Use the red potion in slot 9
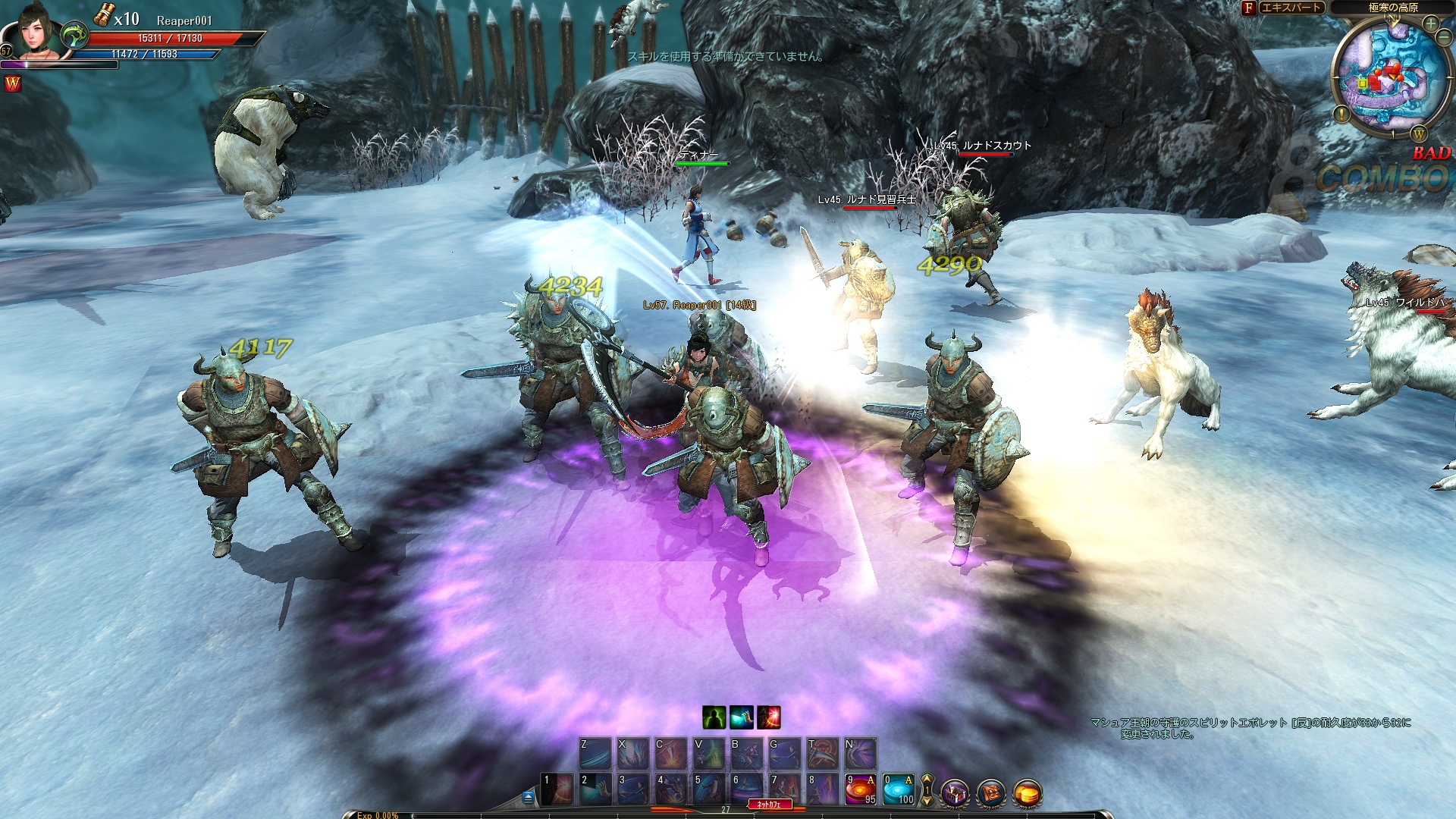1456x819 pixels. (861, 789)
